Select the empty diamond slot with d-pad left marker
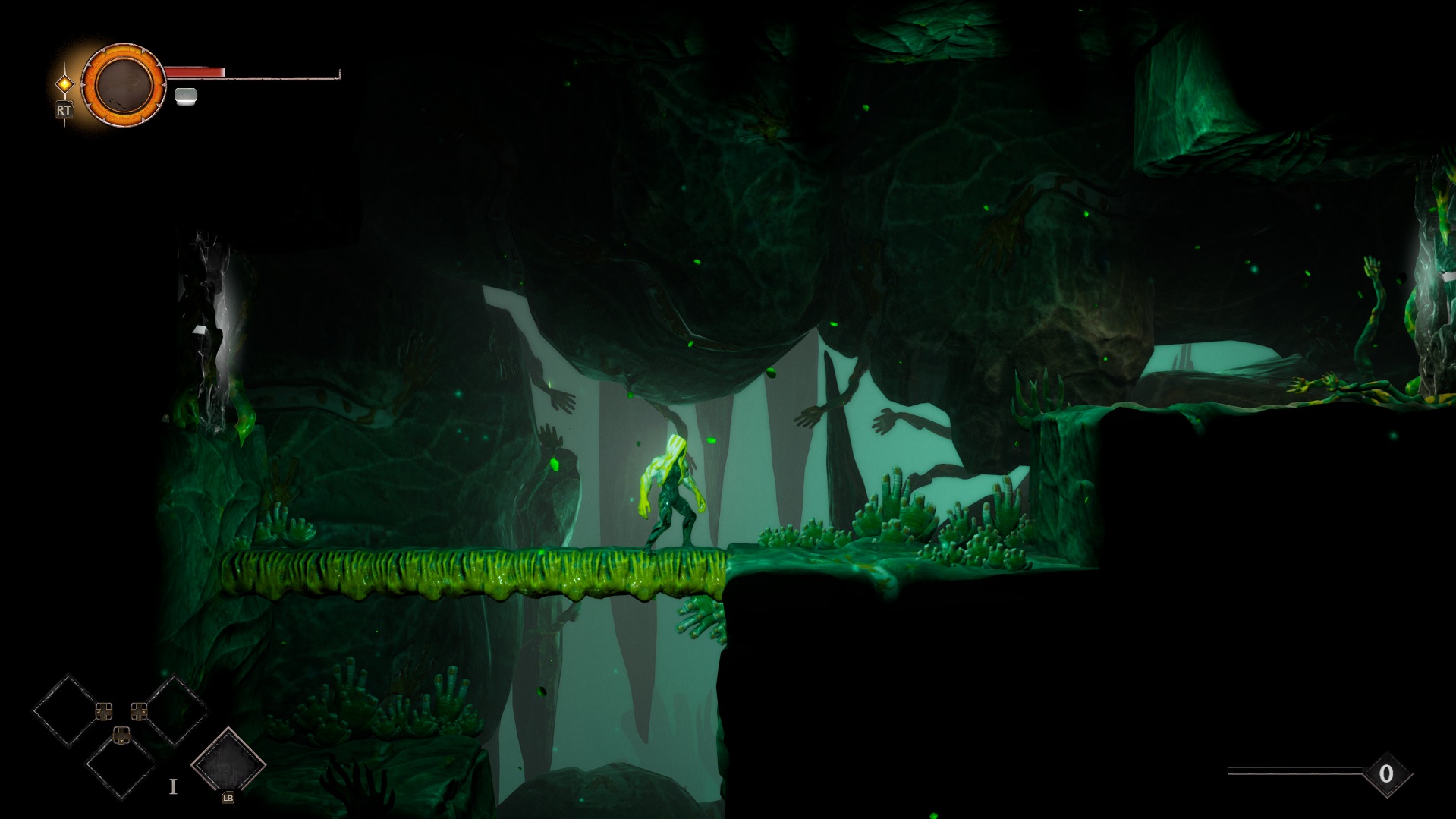Viewport: 1456px width, 819px height. click(68, 710)
